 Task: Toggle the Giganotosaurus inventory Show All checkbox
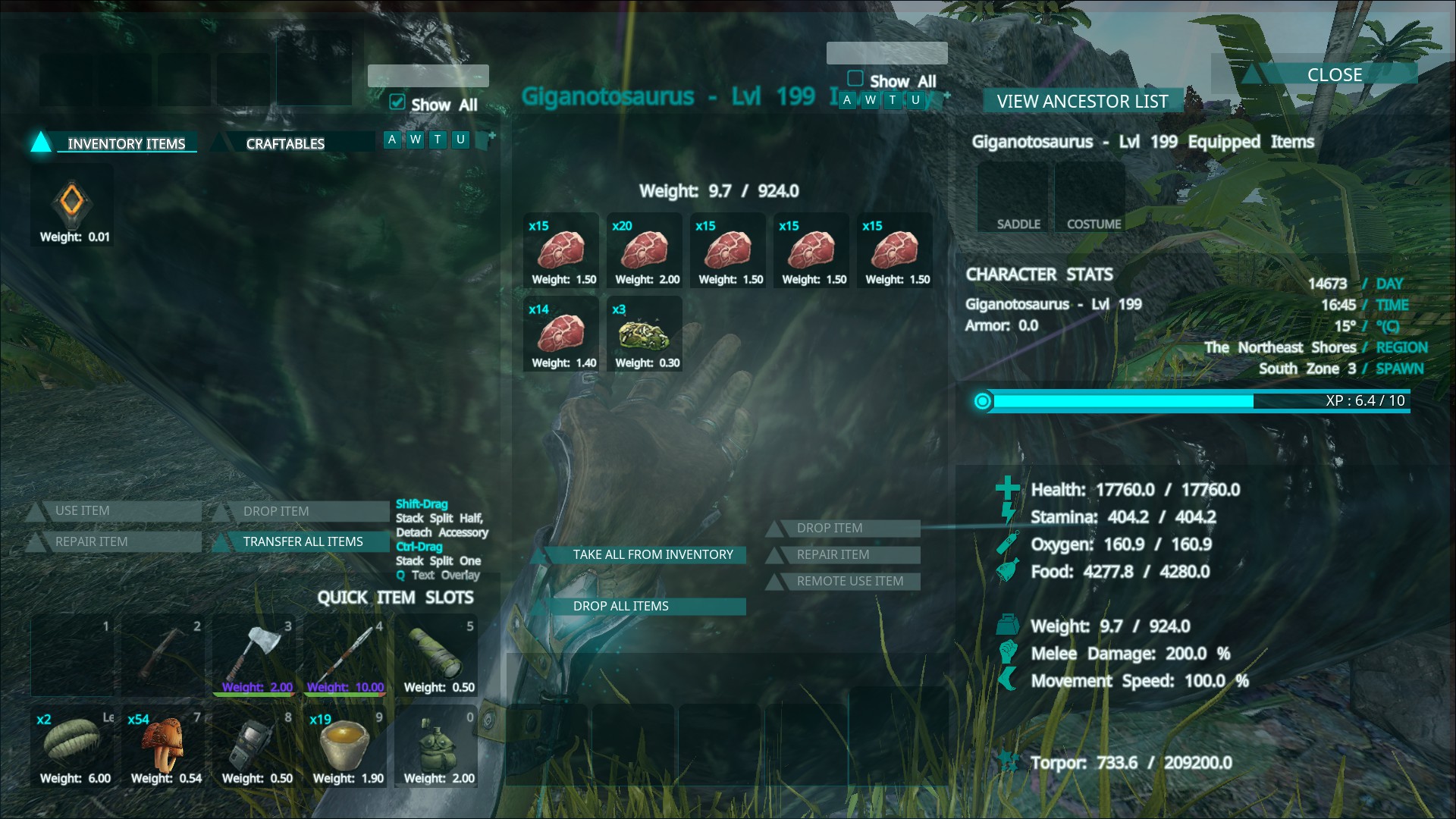(x=855, y=79)
